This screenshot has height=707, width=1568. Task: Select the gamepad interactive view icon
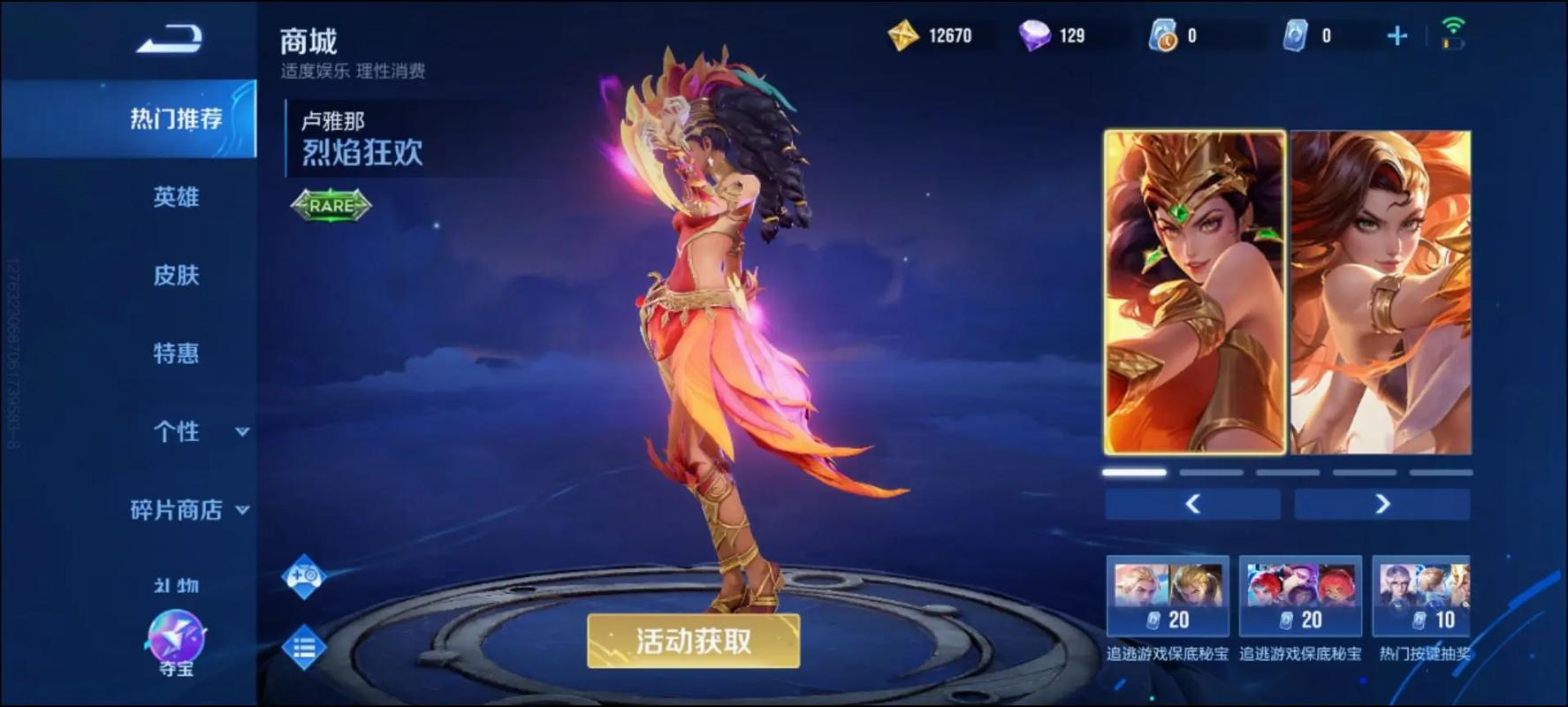(x=302, y=577)
